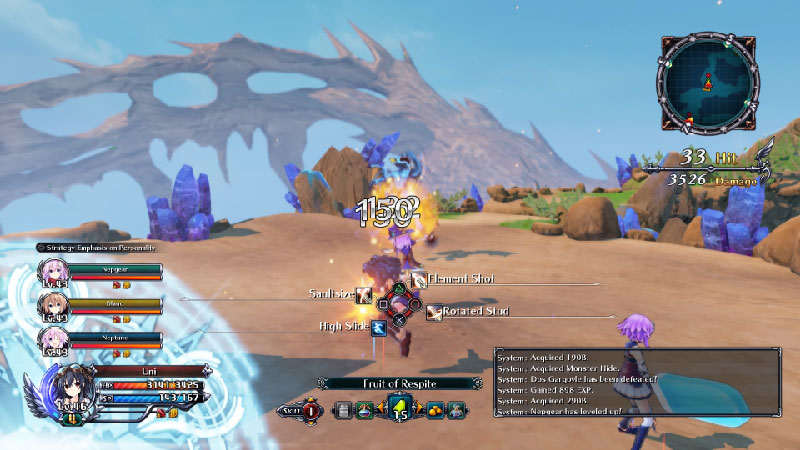Select the gold orbs item slot

(x=436, y=408)
